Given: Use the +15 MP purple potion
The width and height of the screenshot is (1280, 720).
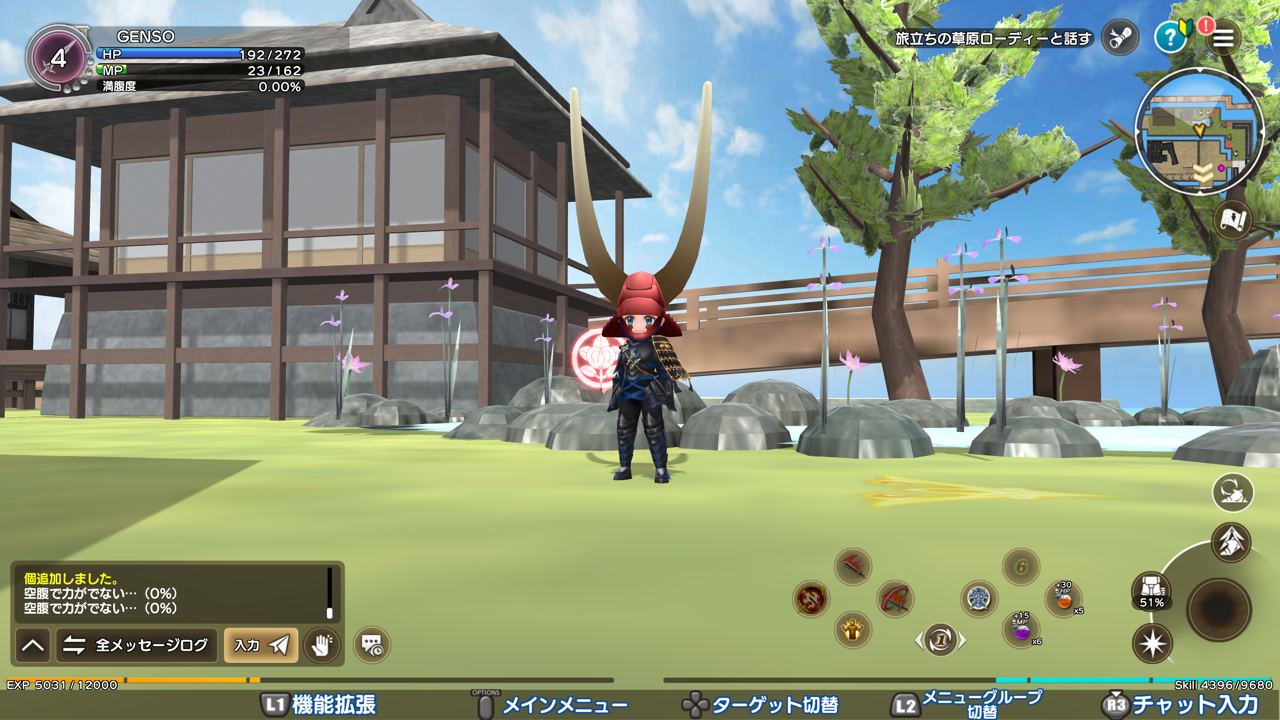Looking at the screenshot, I should [x=1020, y=630].
